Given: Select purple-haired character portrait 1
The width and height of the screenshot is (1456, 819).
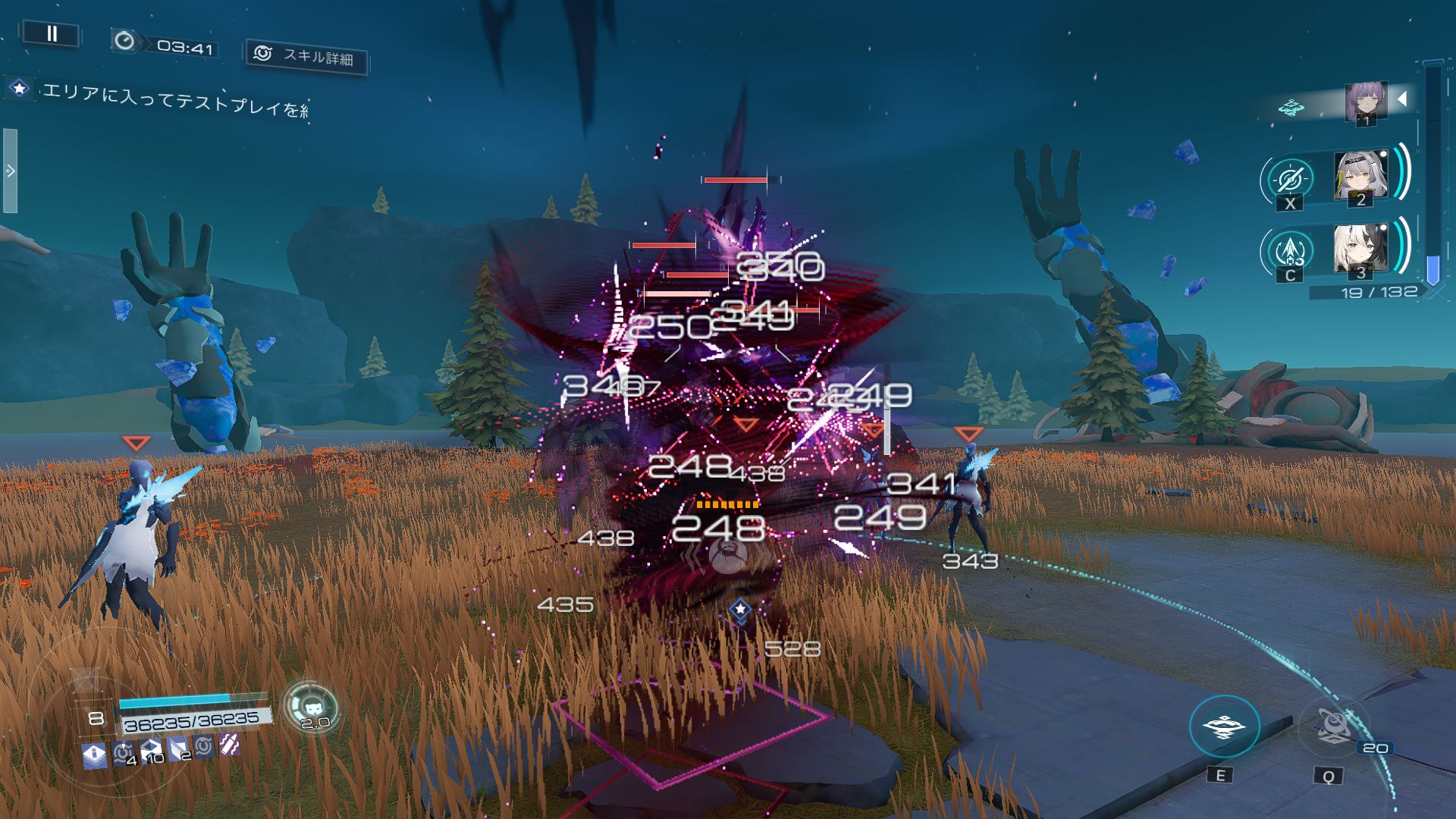Looking at the screenshot, I should [1366, 102].
